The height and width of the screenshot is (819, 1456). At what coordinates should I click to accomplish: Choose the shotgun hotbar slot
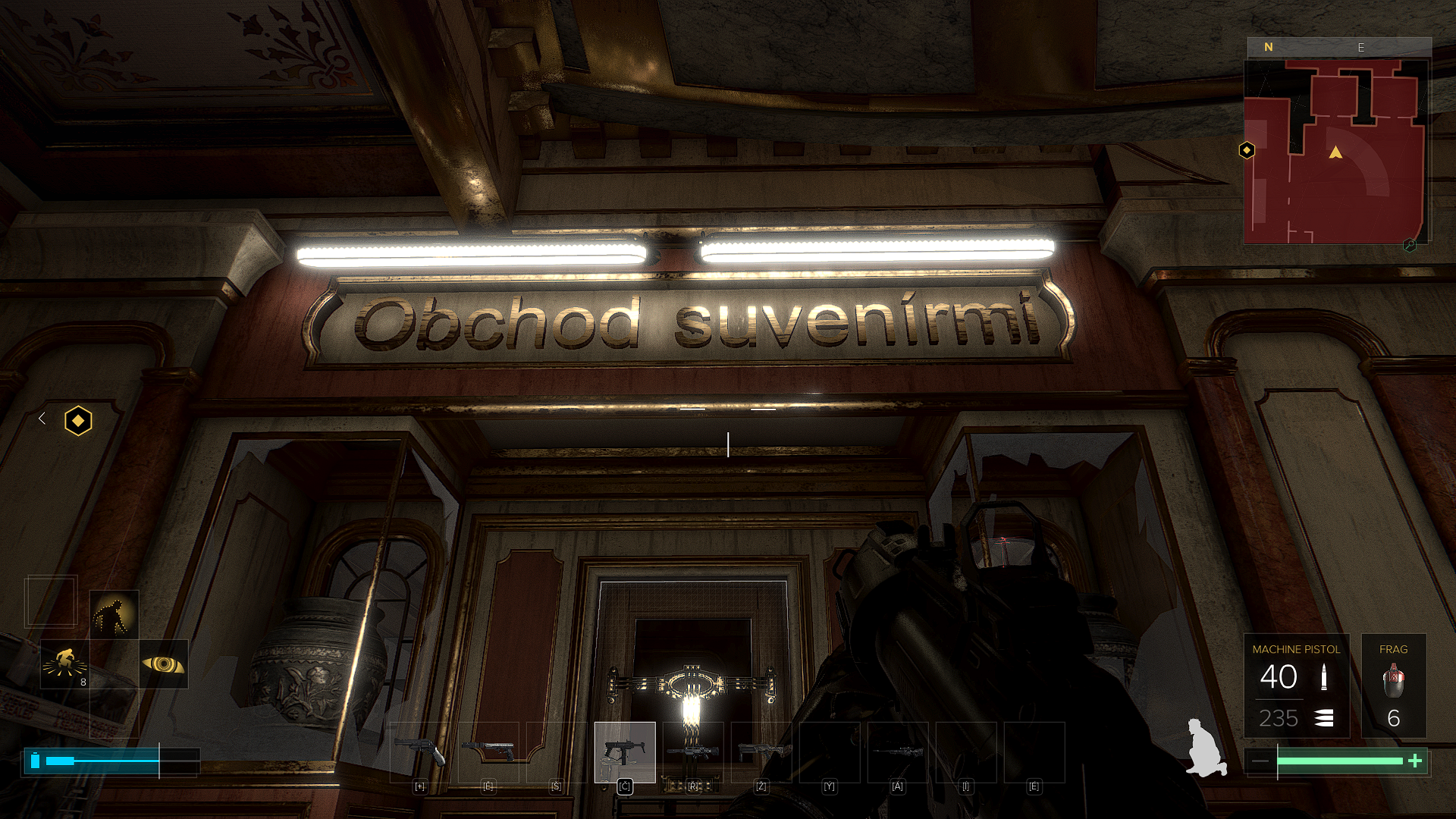pyautogui.click(x=761, y=752)
